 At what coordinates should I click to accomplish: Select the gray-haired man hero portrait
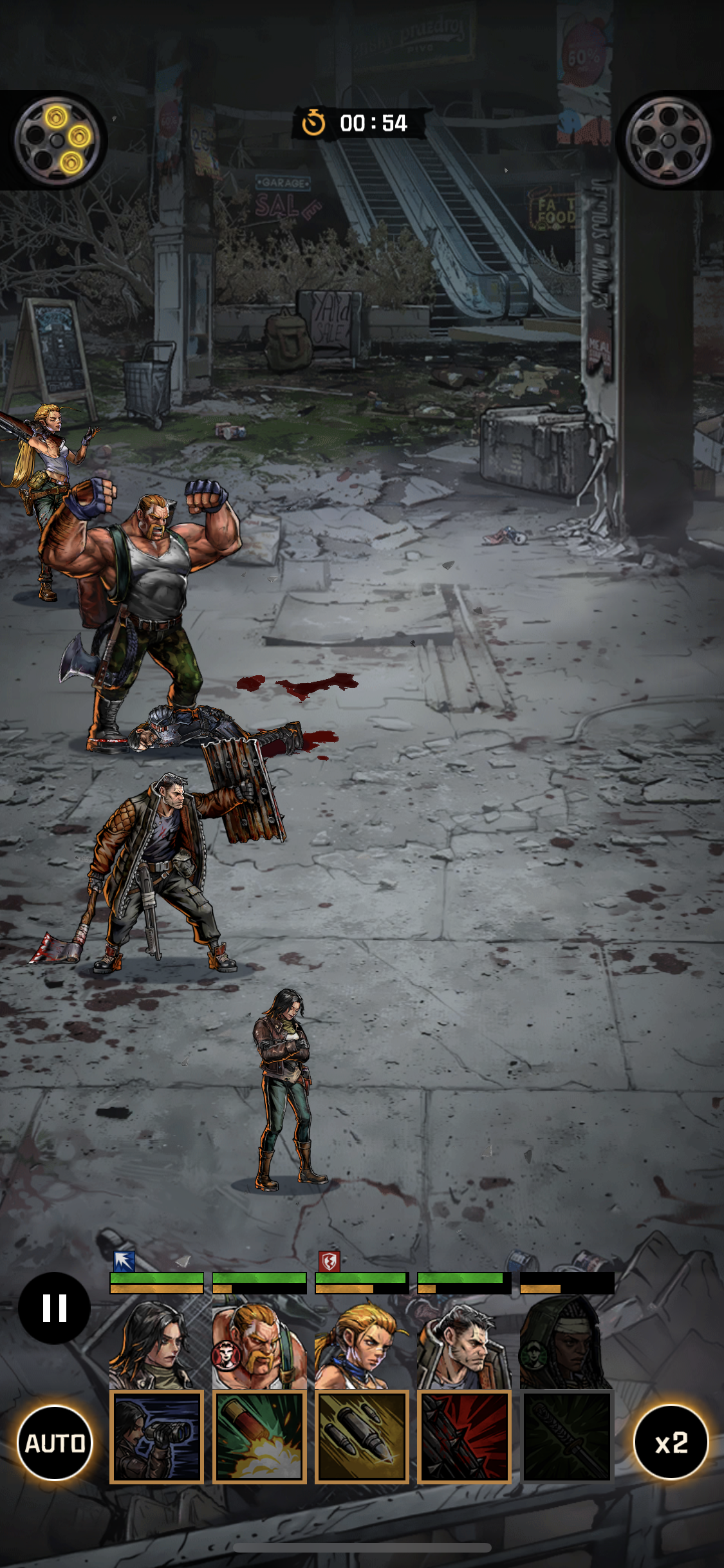tap(463, 1343)
